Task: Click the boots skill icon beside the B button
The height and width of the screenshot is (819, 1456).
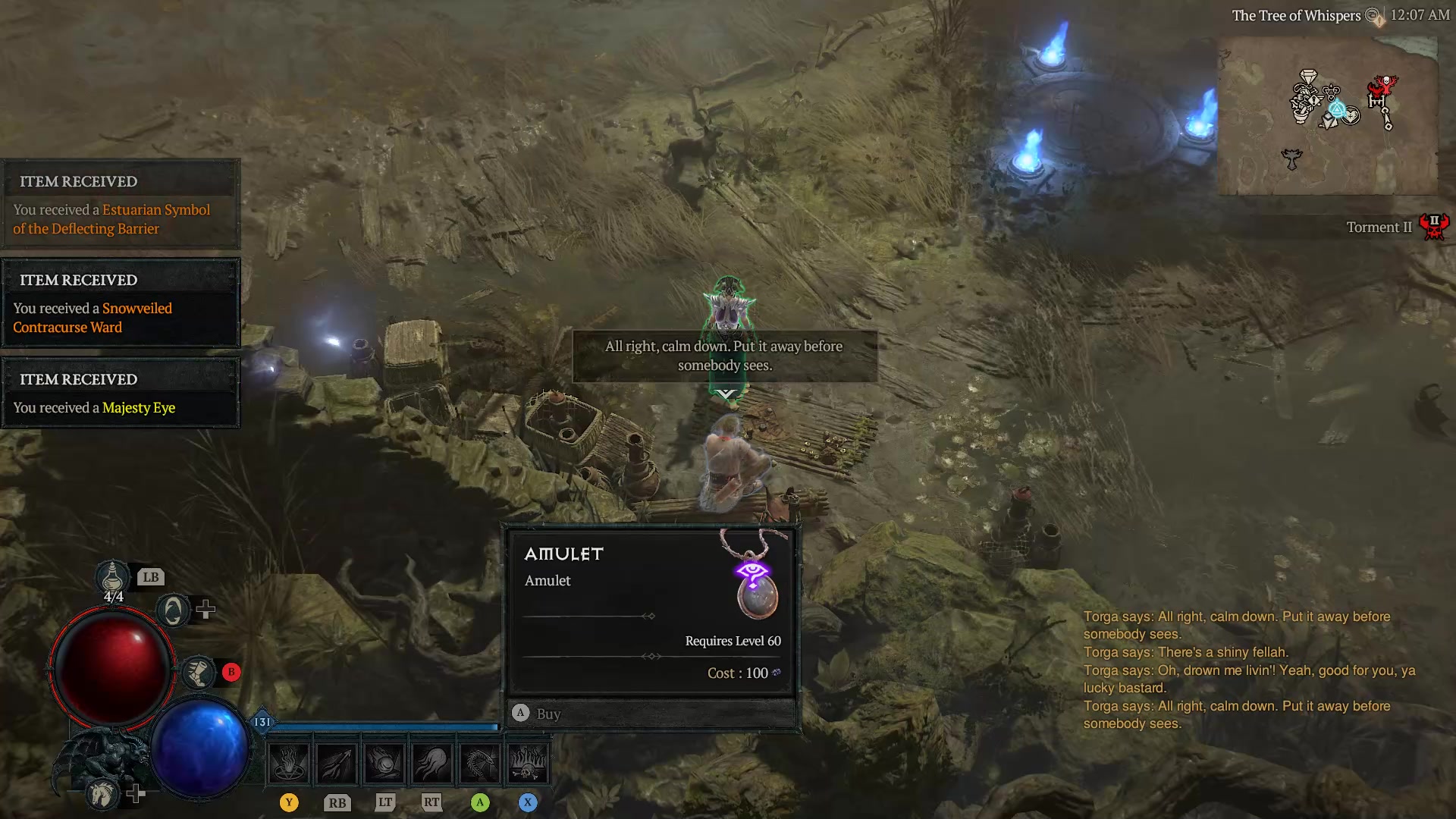Action: (x=199, y=672)
